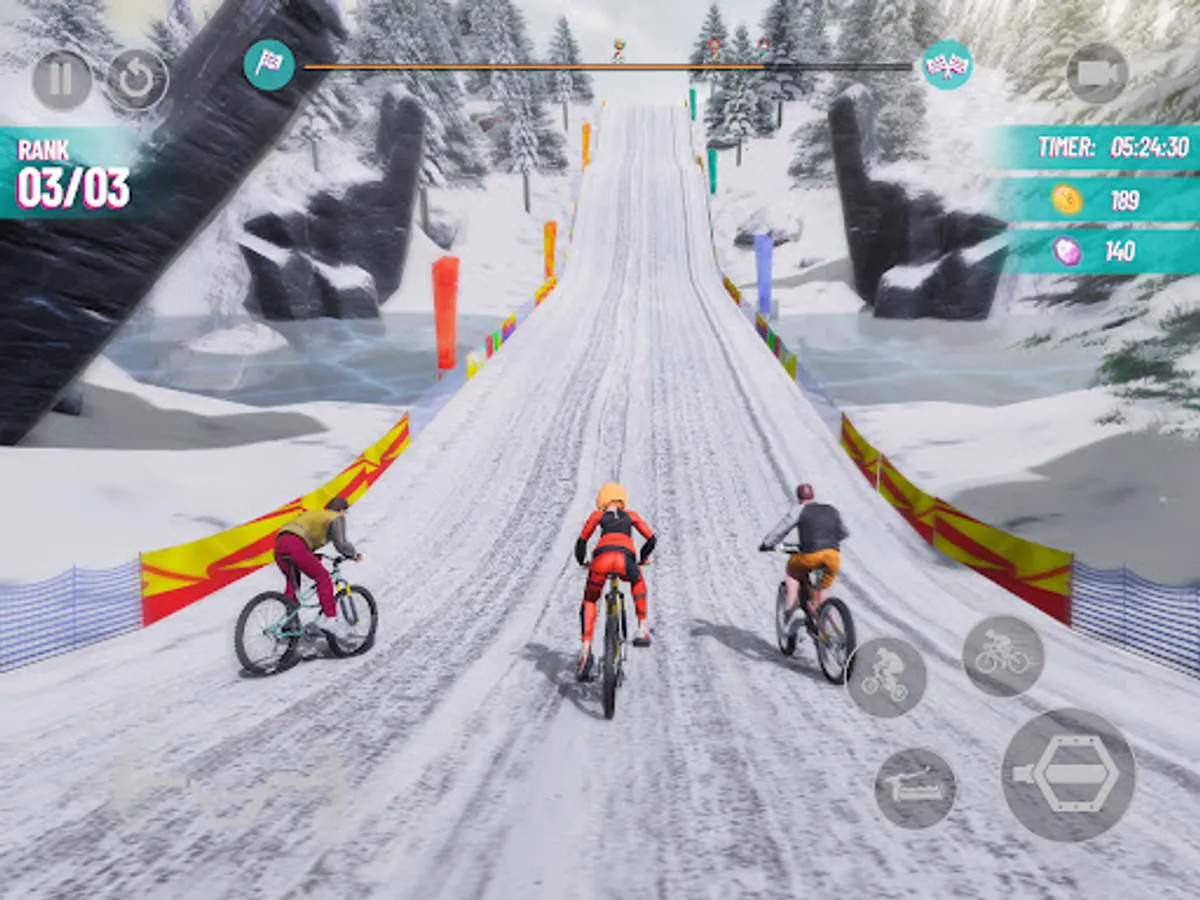The height and width of the screenshot is (900, 1200).
Task: Tap the large pedal accelerate button
Action: click(1068, 775)
